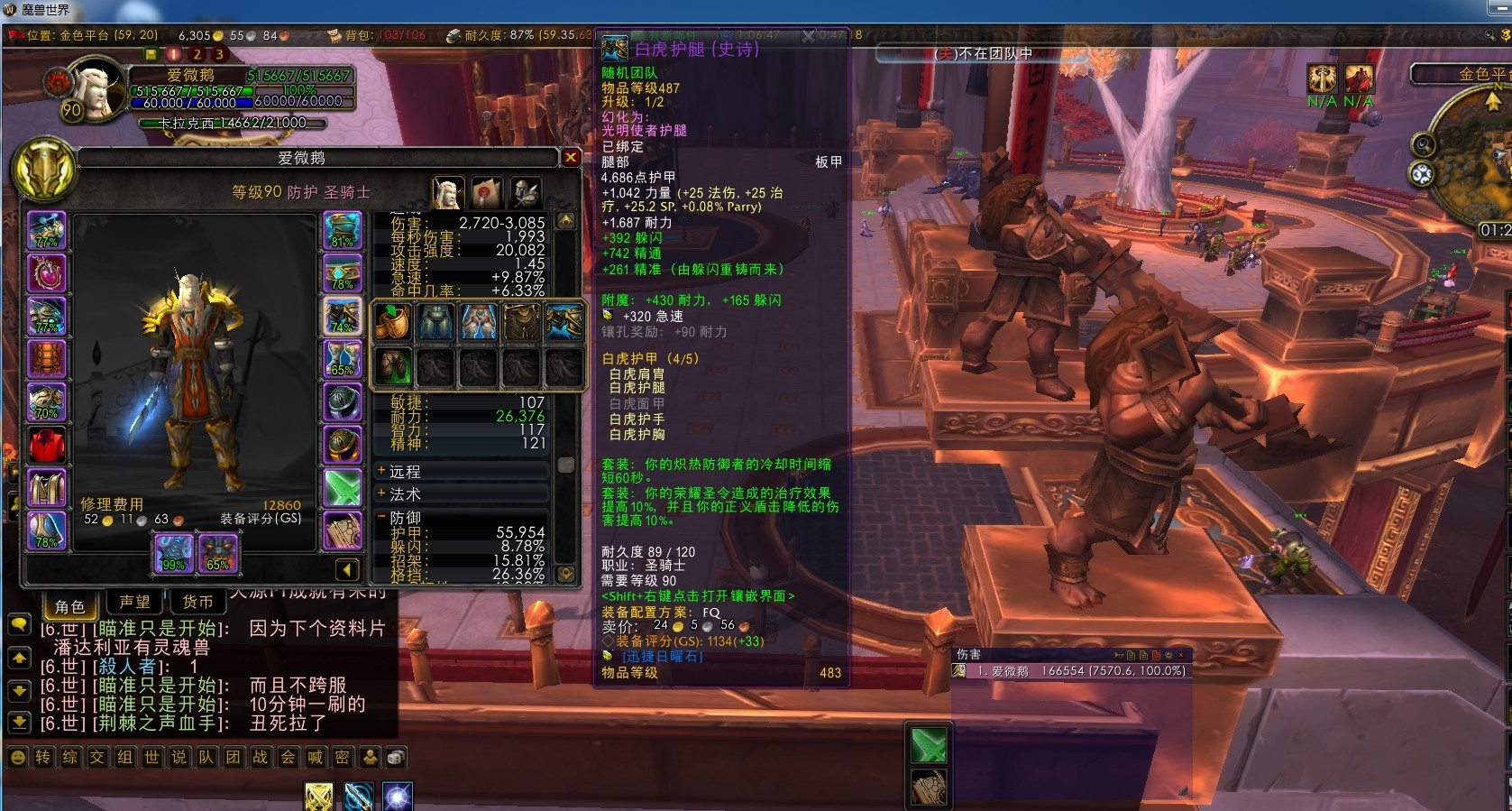Select 爱微鹅 entry in the damage meter
Screen dimensions: 1512x811
point(1064,671)
